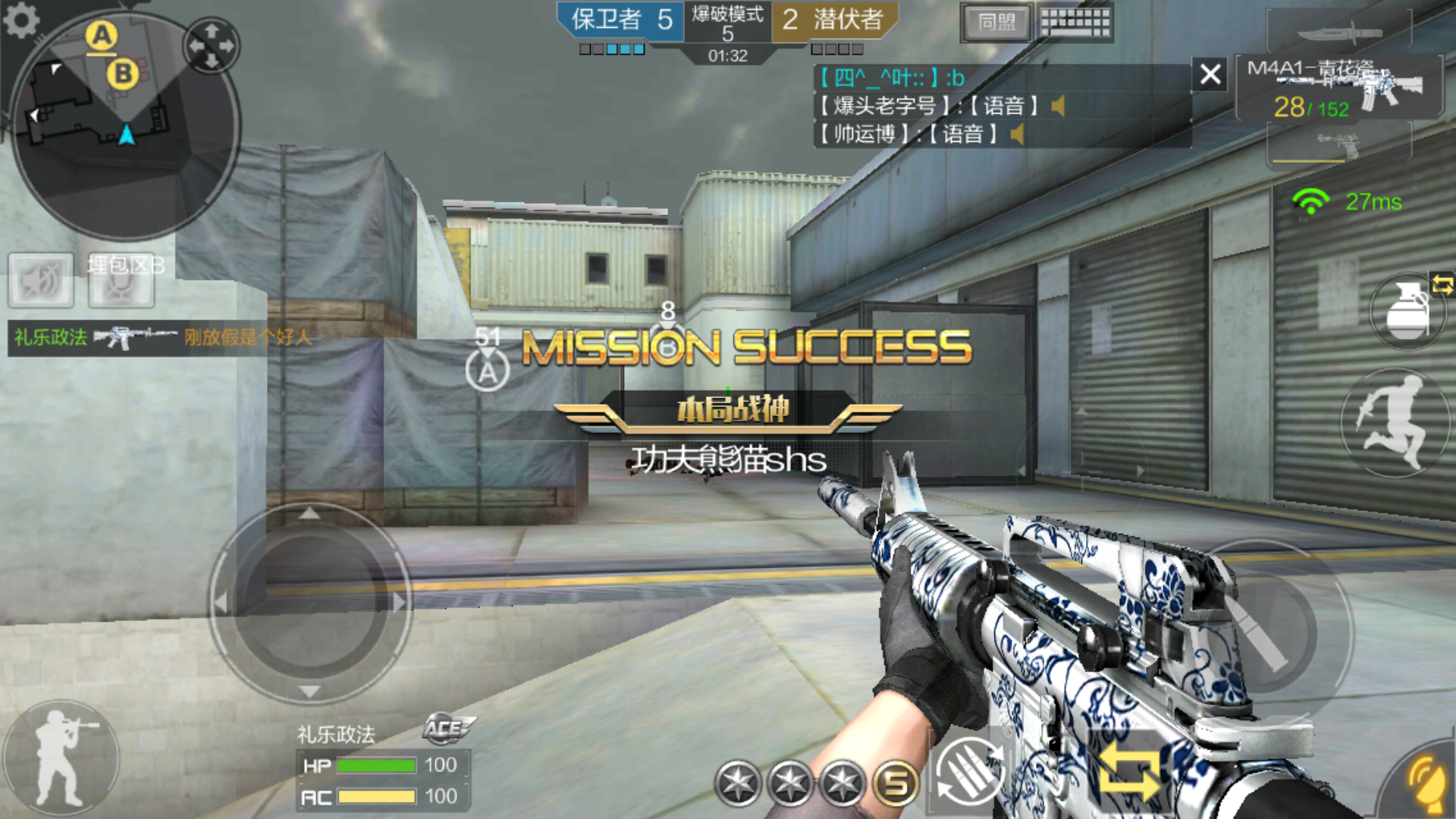Tap the jump running-man button
Screen dimensions: 1456x819
coord(1394,422)
